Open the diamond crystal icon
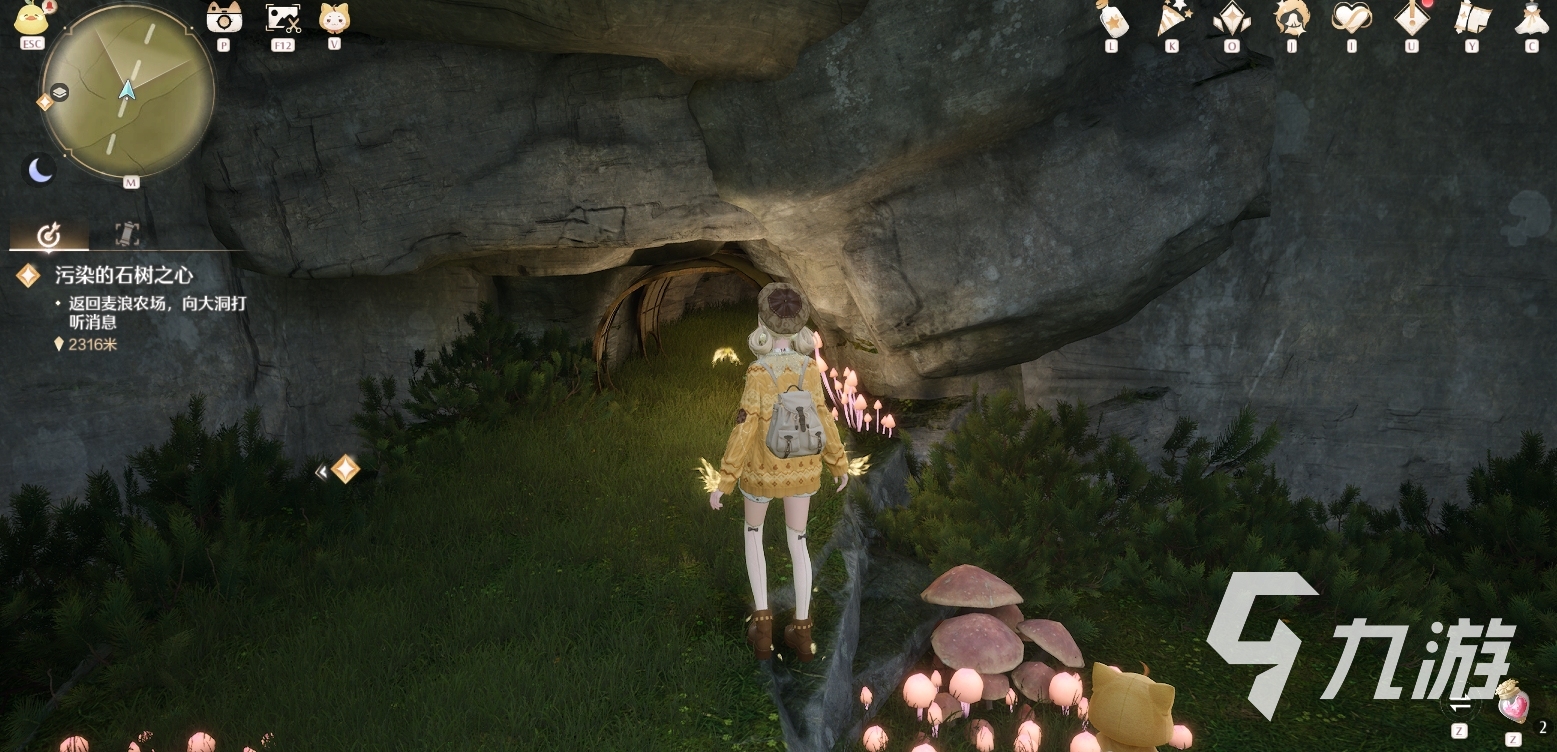This screenshot has height=752, width=1557. pyautogui.click(x=1231, y=19)
